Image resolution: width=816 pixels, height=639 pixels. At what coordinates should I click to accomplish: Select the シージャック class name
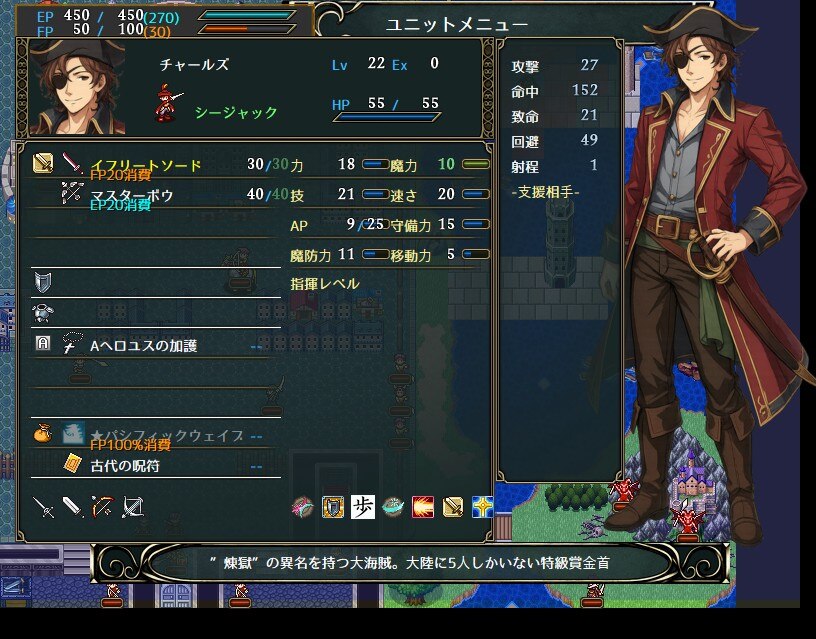click(236, 112)
